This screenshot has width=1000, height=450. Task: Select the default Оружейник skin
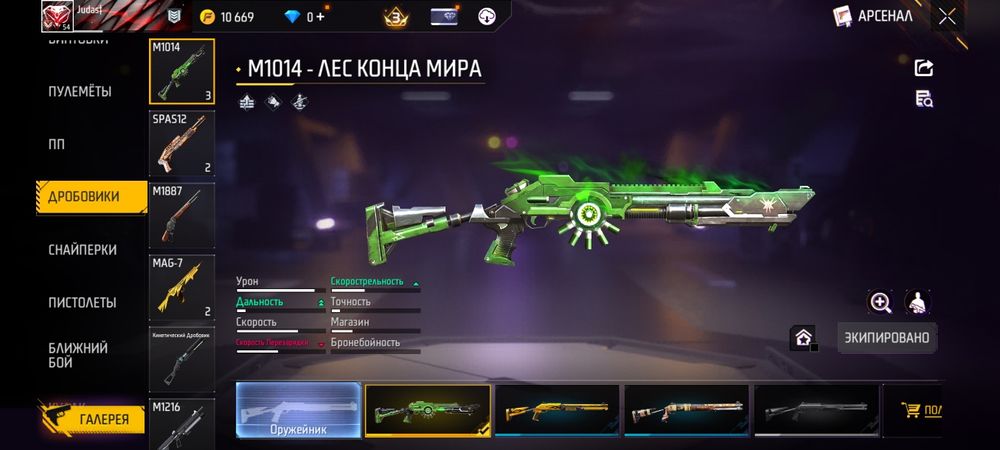tap(298, 410)
